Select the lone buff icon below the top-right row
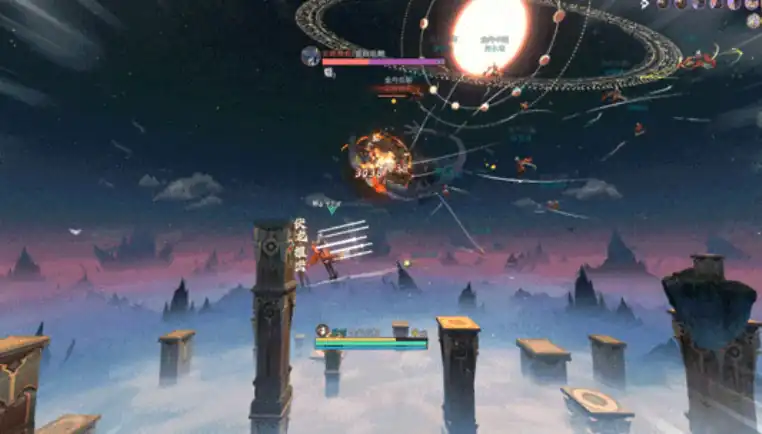 pyautogui.click(x=754, y=20)
